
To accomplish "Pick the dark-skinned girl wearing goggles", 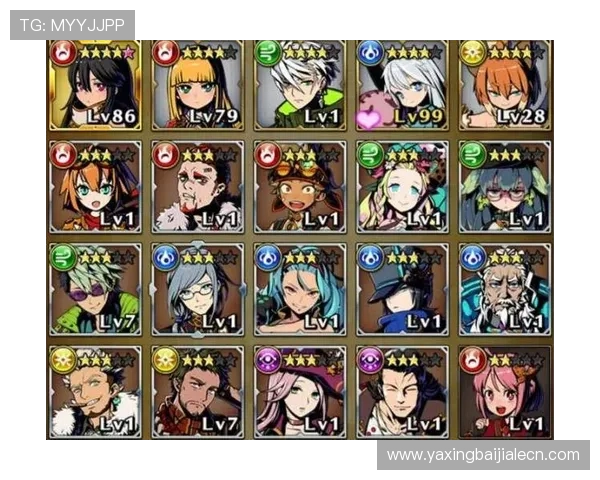I will [x=300, y=187].
